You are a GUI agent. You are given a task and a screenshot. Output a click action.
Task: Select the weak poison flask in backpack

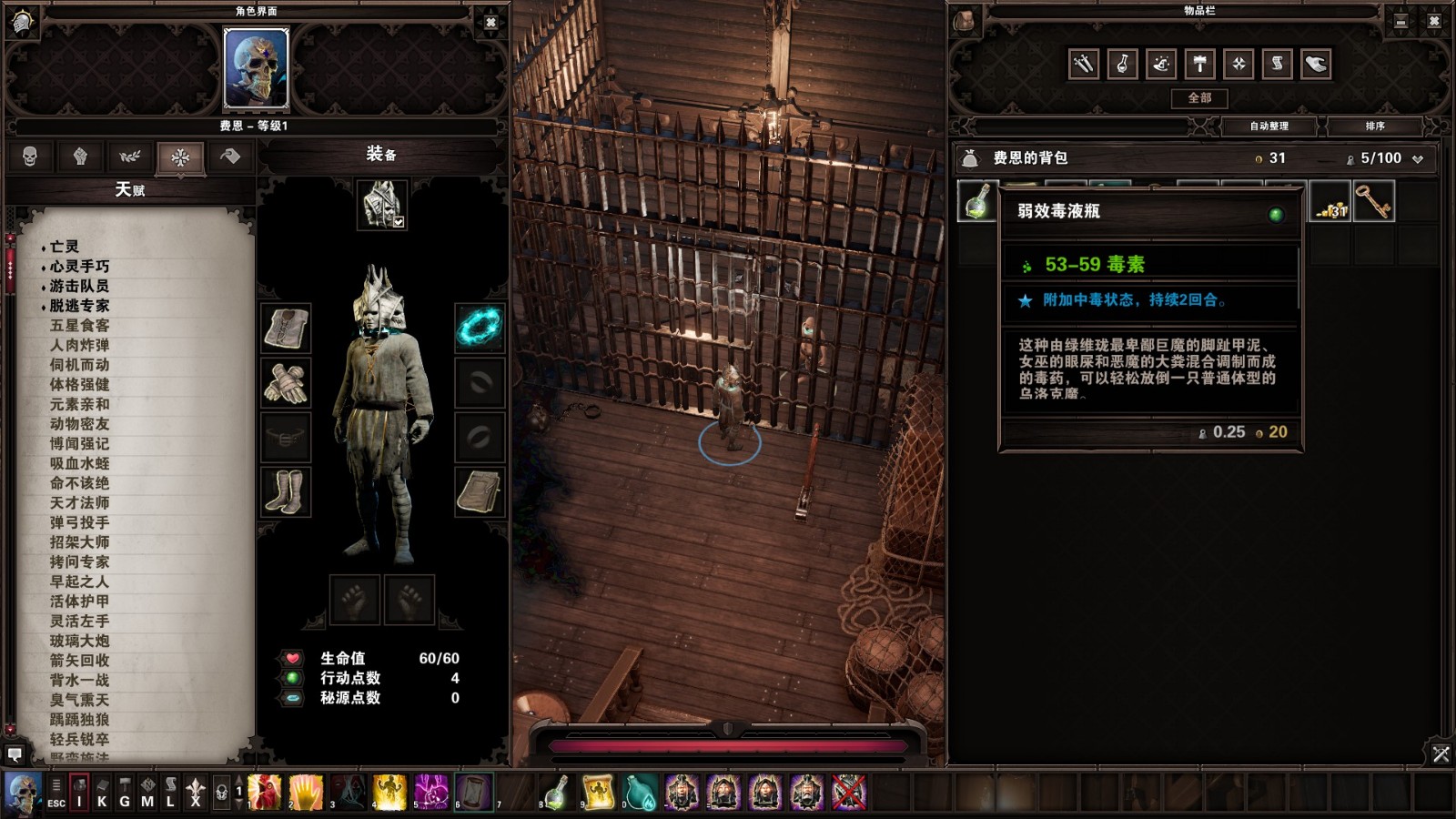click(977, 201)
